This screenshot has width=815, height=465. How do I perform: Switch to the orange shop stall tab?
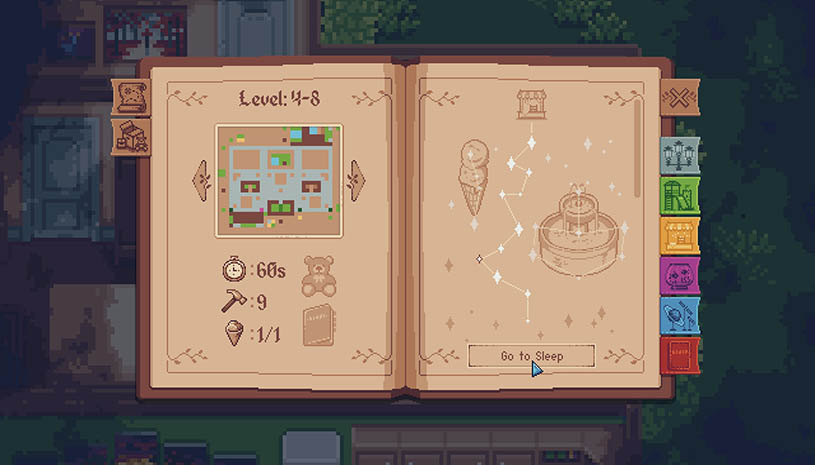679,235
